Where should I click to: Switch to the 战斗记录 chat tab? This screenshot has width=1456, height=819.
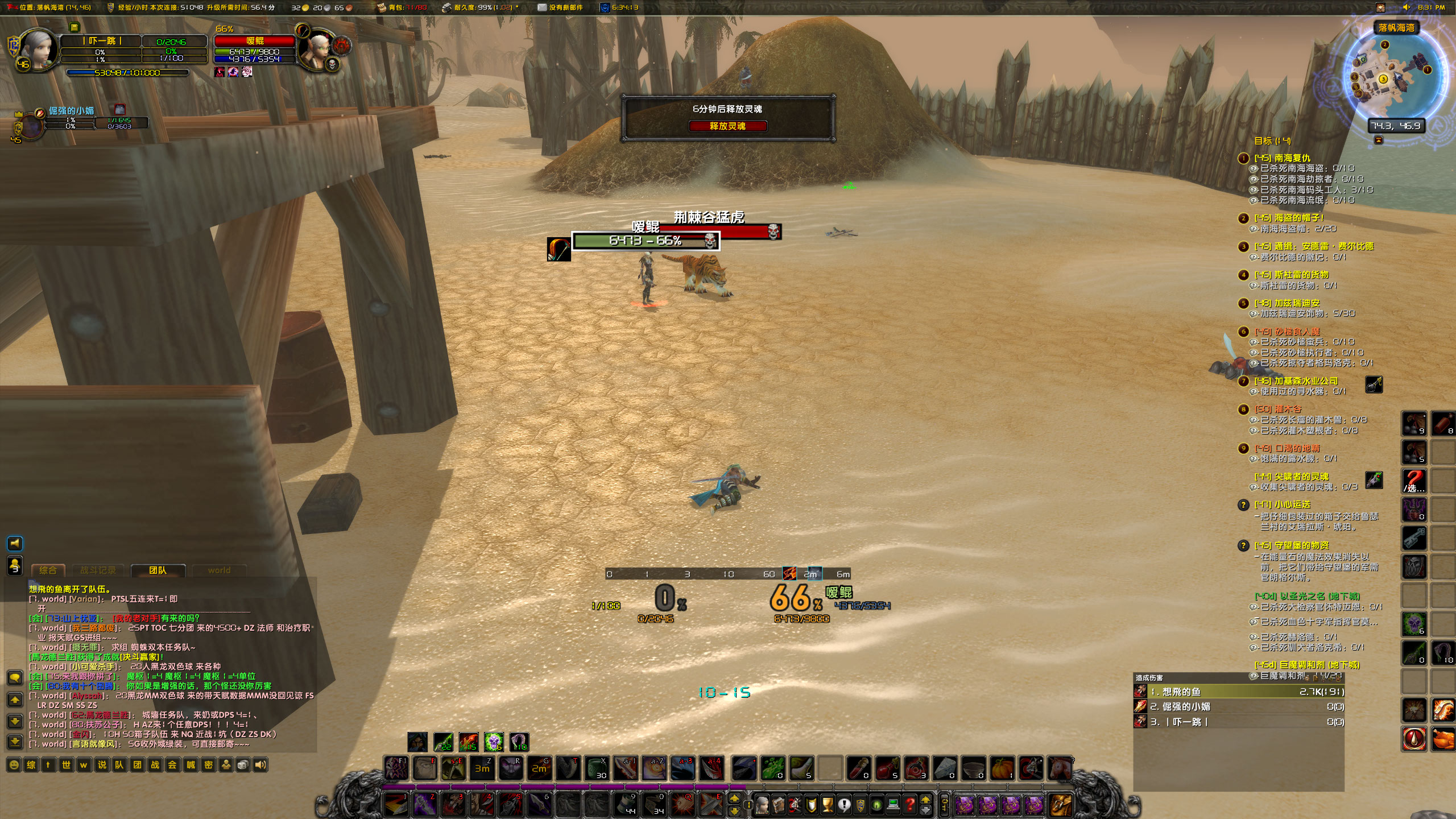pos(100,570)
